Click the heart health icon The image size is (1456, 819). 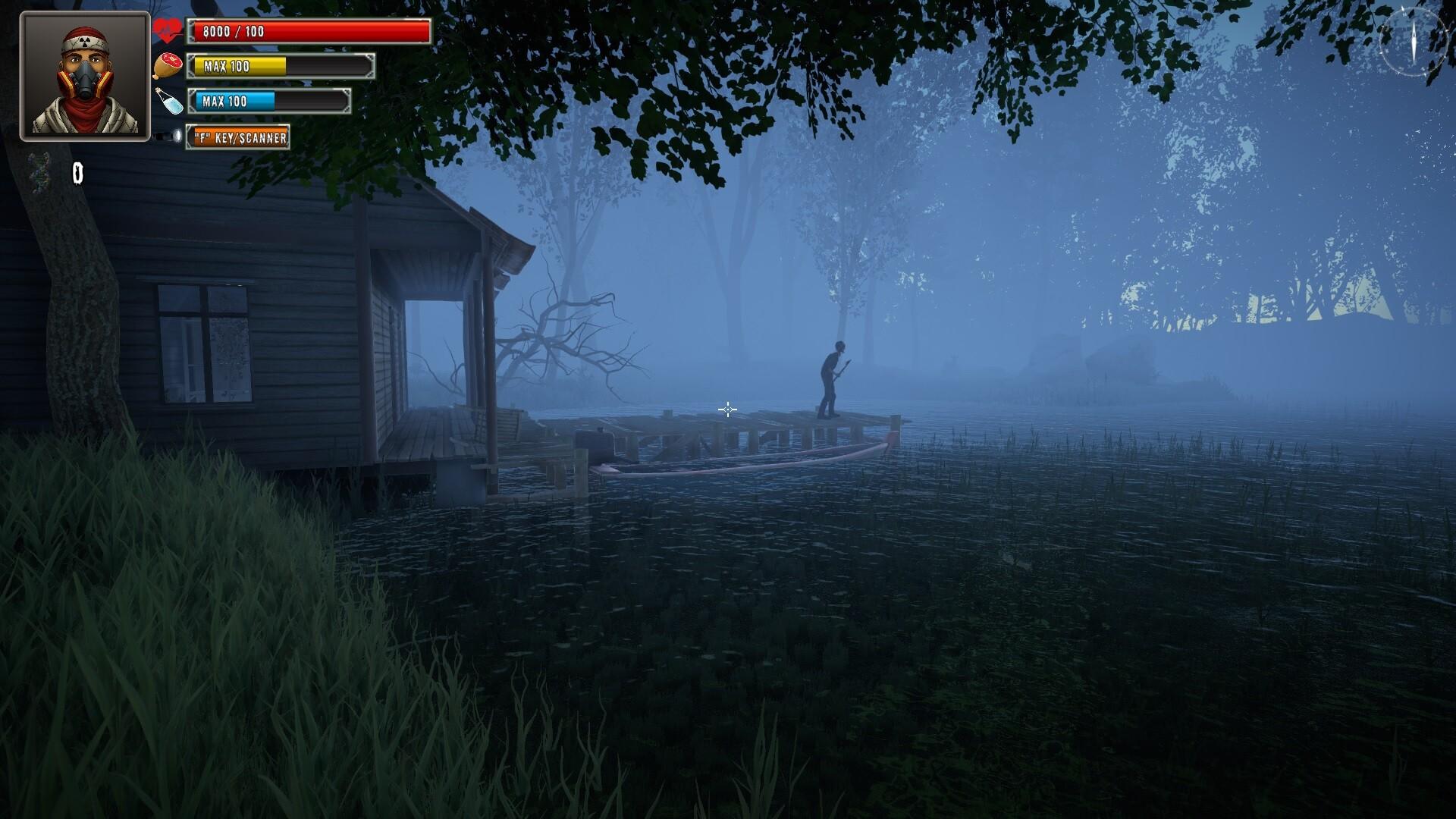[168, 29]
